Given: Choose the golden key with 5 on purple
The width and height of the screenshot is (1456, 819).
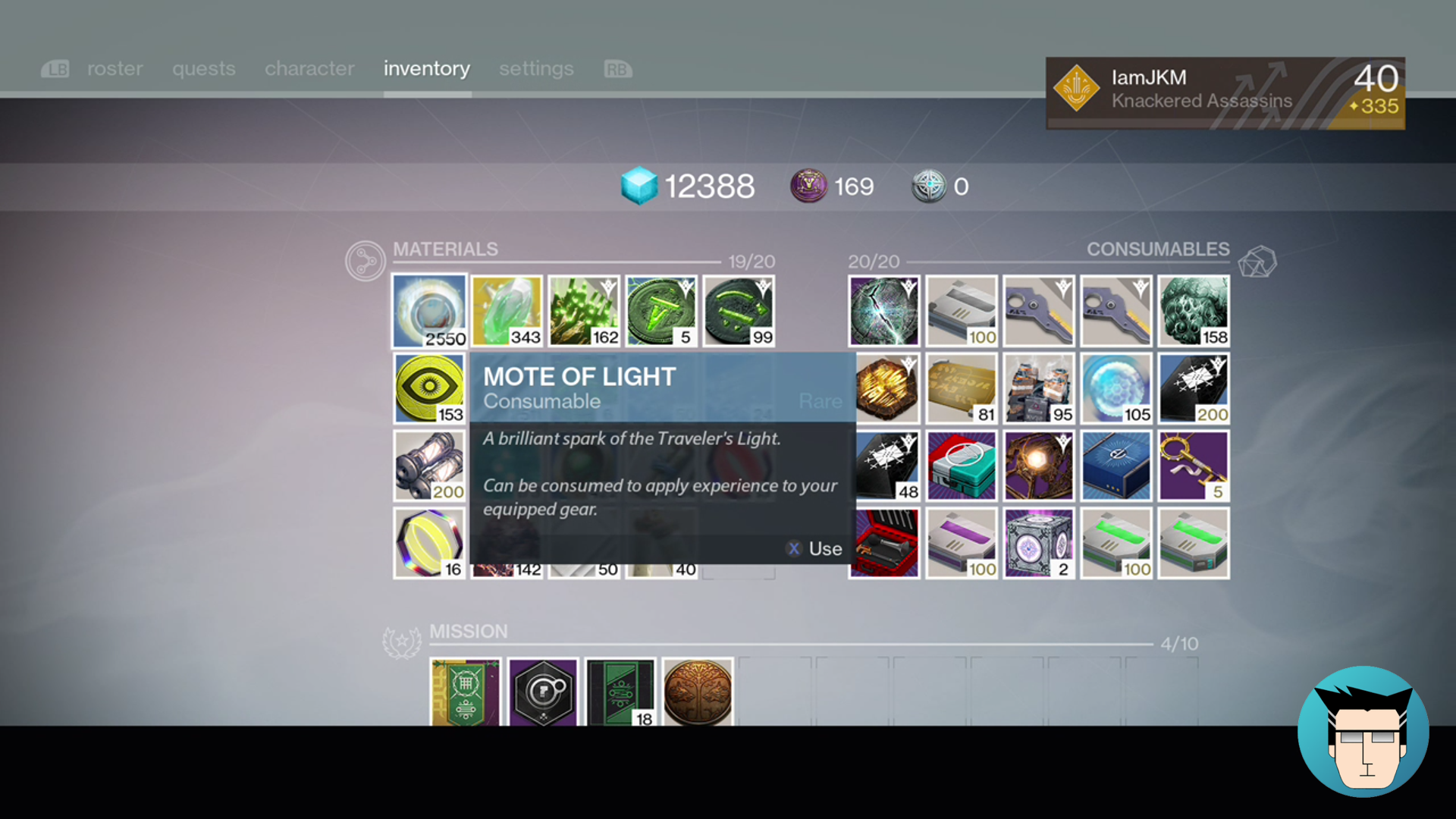Looking at the screenshot, I should [x=1194, y=466].
